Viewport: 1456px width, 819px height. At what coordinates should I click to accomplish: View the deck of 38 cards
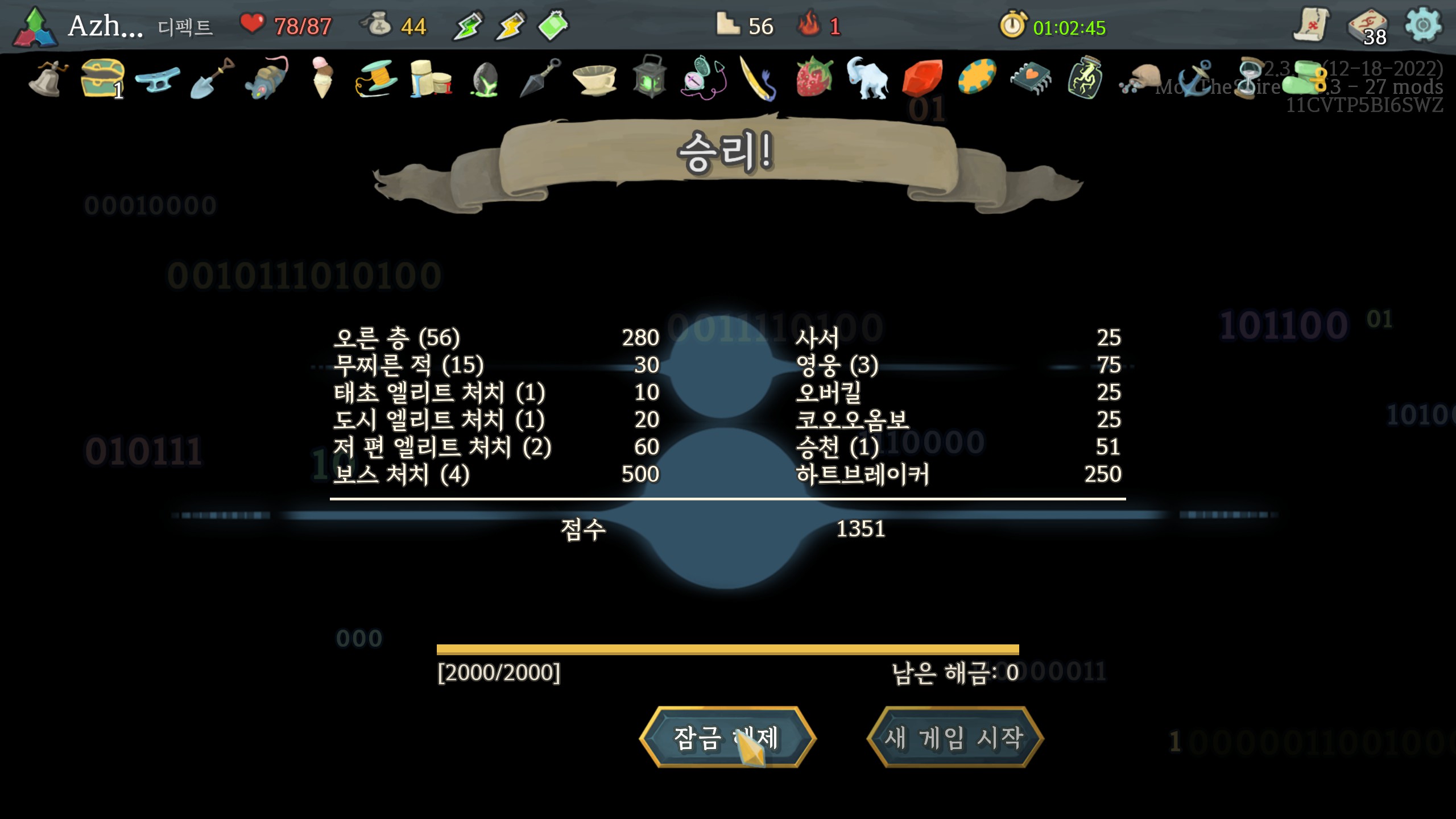point(1368,26)
